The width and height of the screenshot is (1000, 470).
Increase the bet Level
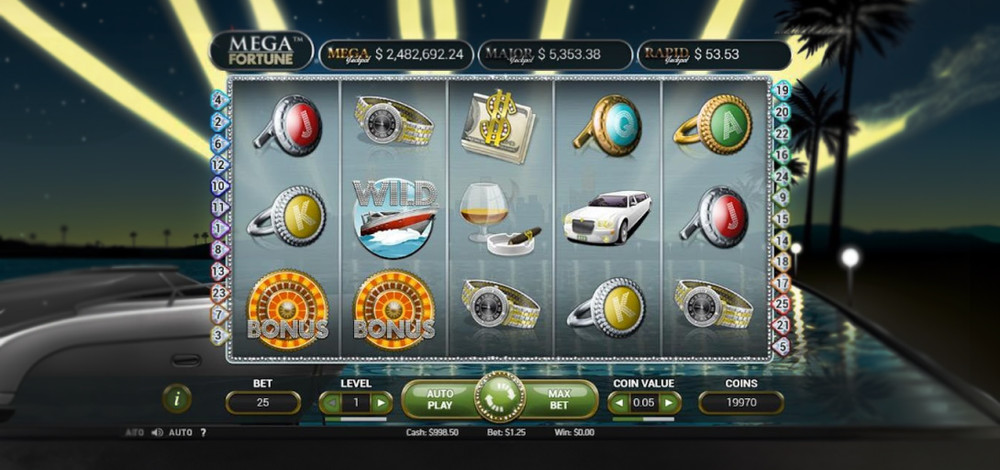(381, 403)
